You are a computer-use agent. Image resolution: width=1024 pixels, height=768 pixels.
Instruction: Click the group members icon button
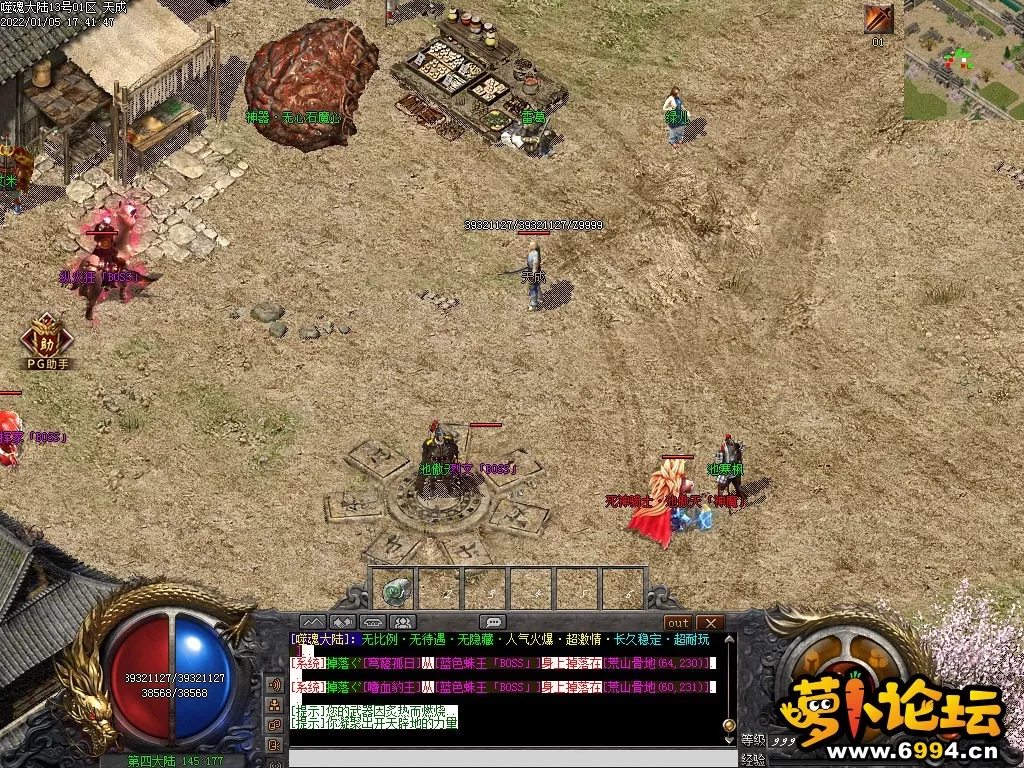coord(403,622)
